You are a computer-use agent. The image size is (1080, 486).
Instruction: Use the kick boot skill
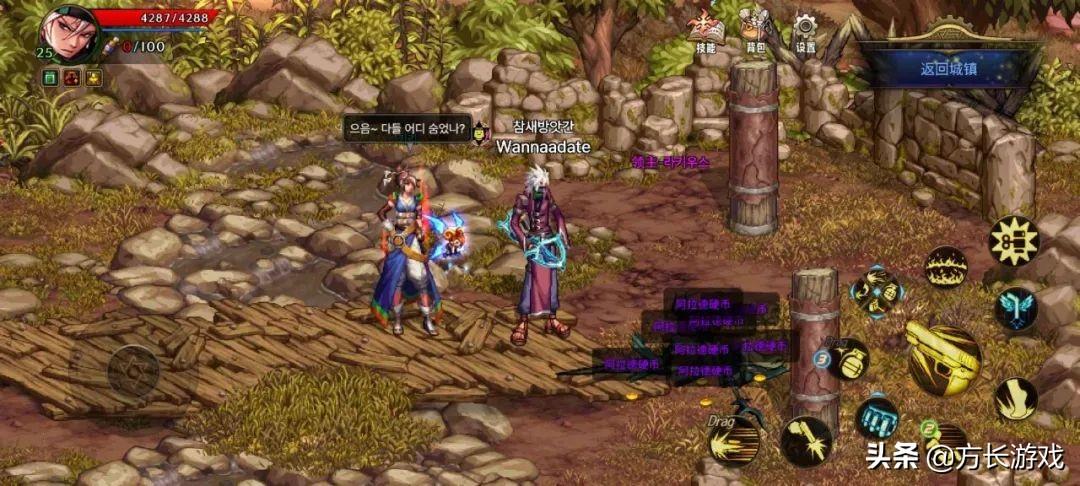pos(1014,398)
